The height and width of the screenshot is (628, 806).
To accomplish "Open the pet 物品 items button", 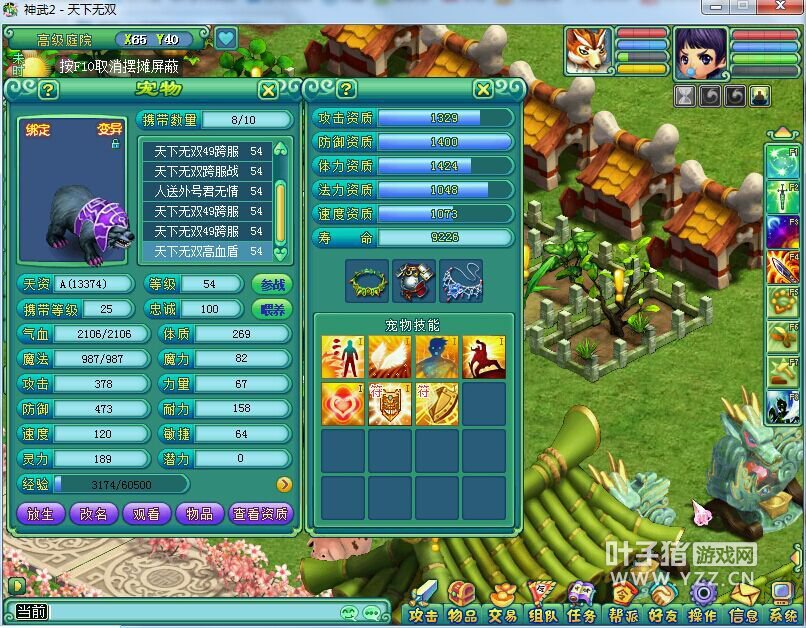I will click(199, 514).
